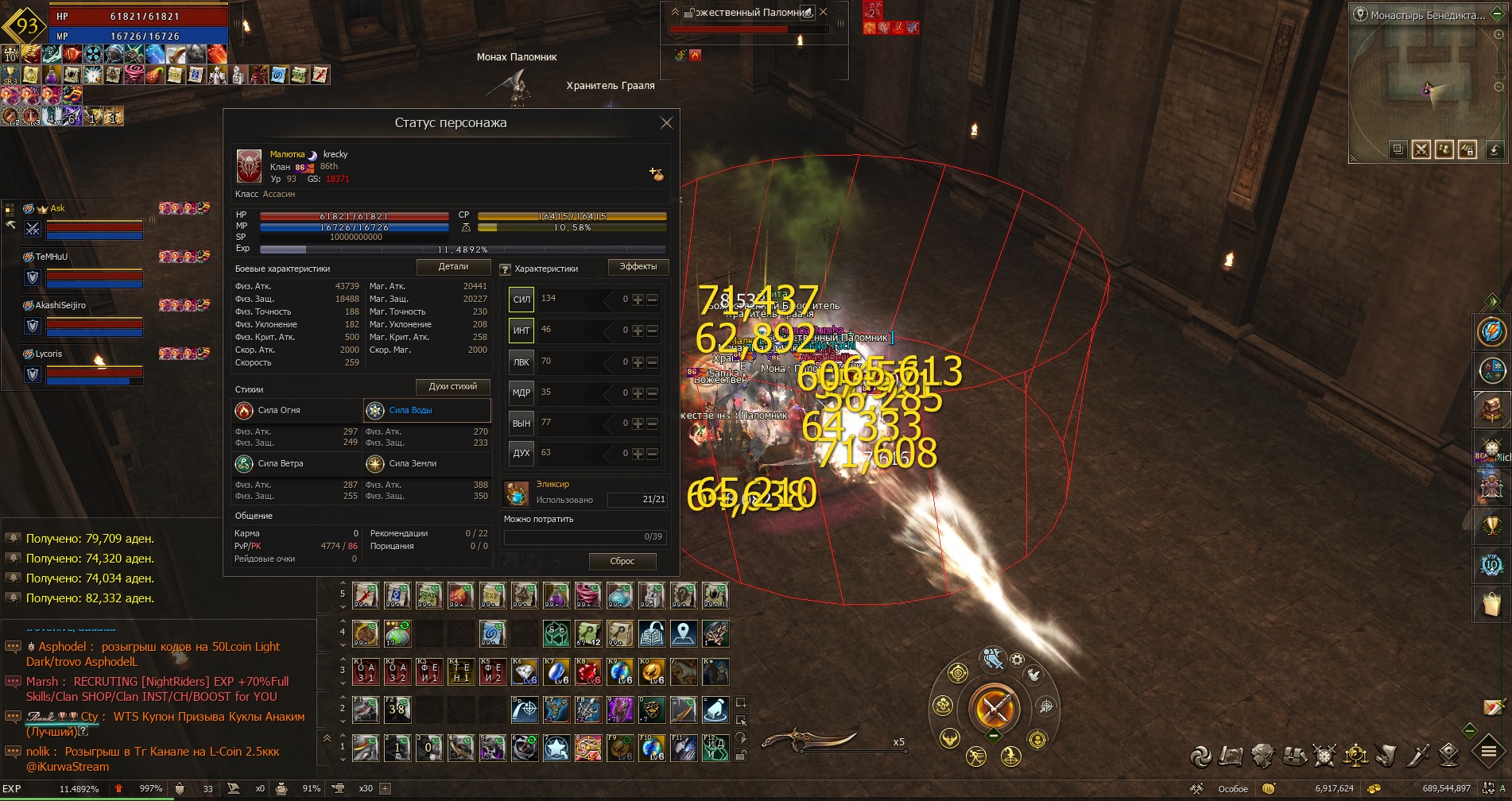Select the Сила Воды element
Screen dimensions: 1512x801
(427, 411)
